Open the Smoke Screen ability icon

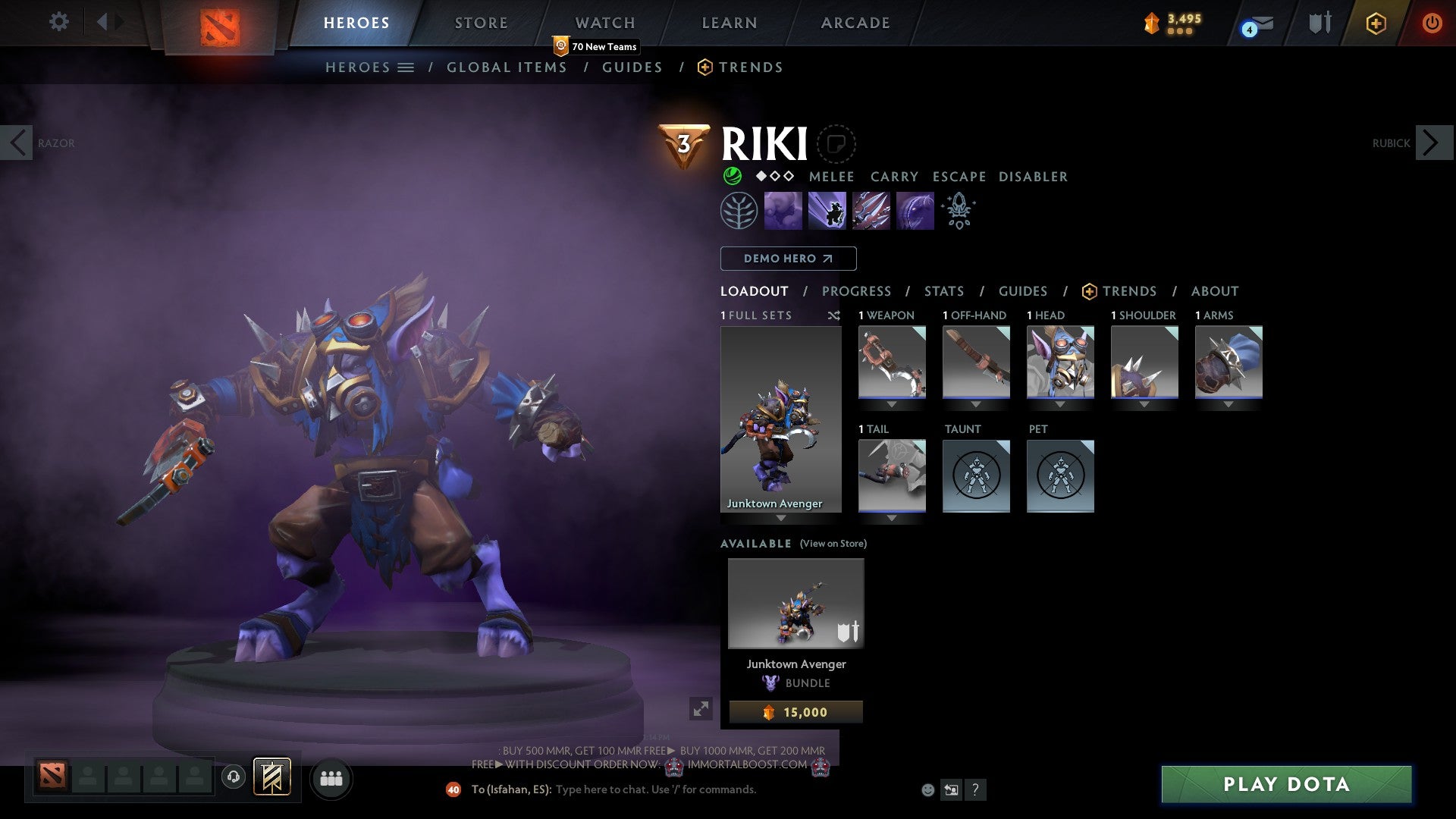pyautogui.click(x=783, y=210)
